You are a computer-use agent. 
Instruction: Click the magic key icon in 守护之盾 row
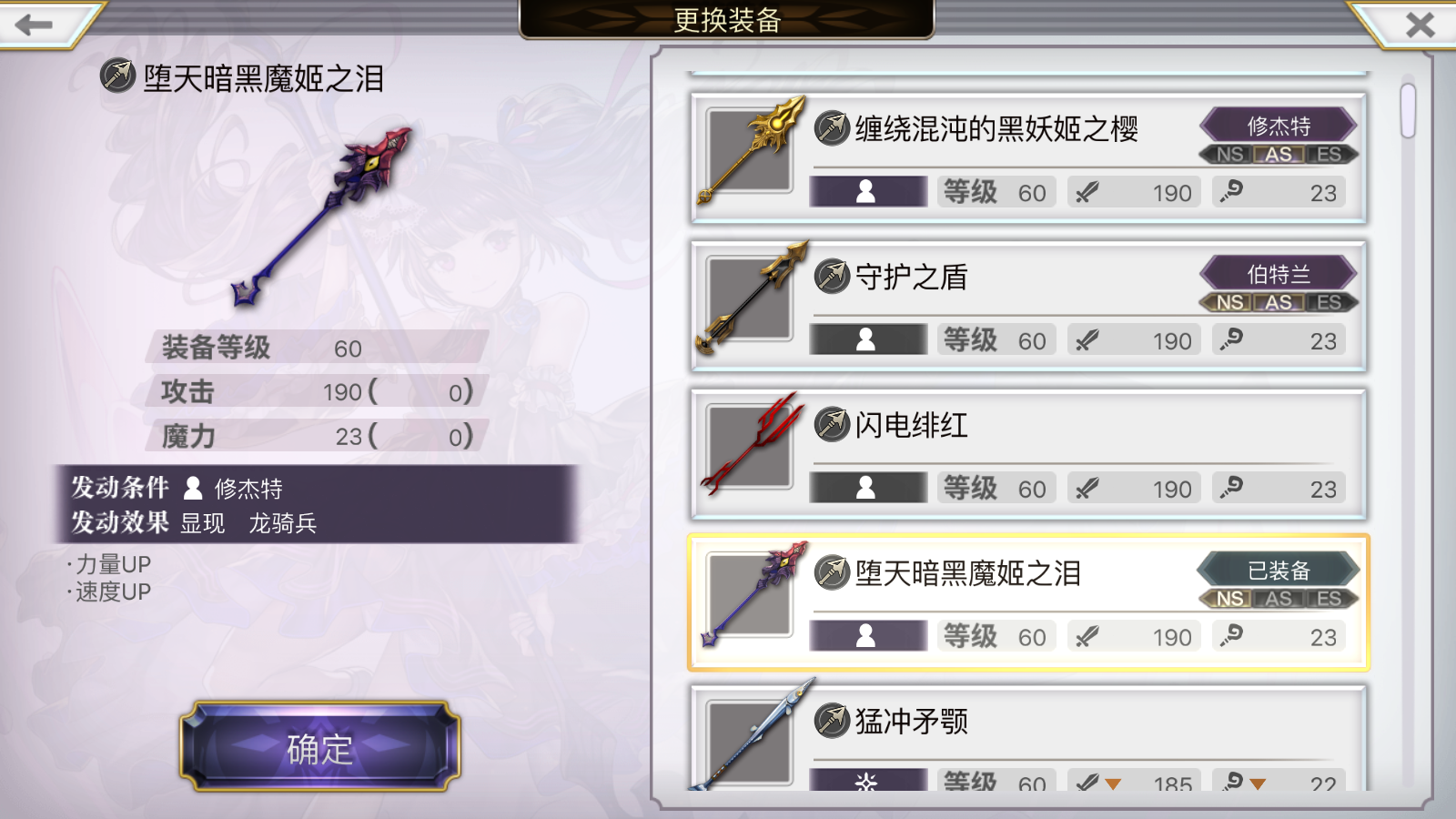(1228, 339)
